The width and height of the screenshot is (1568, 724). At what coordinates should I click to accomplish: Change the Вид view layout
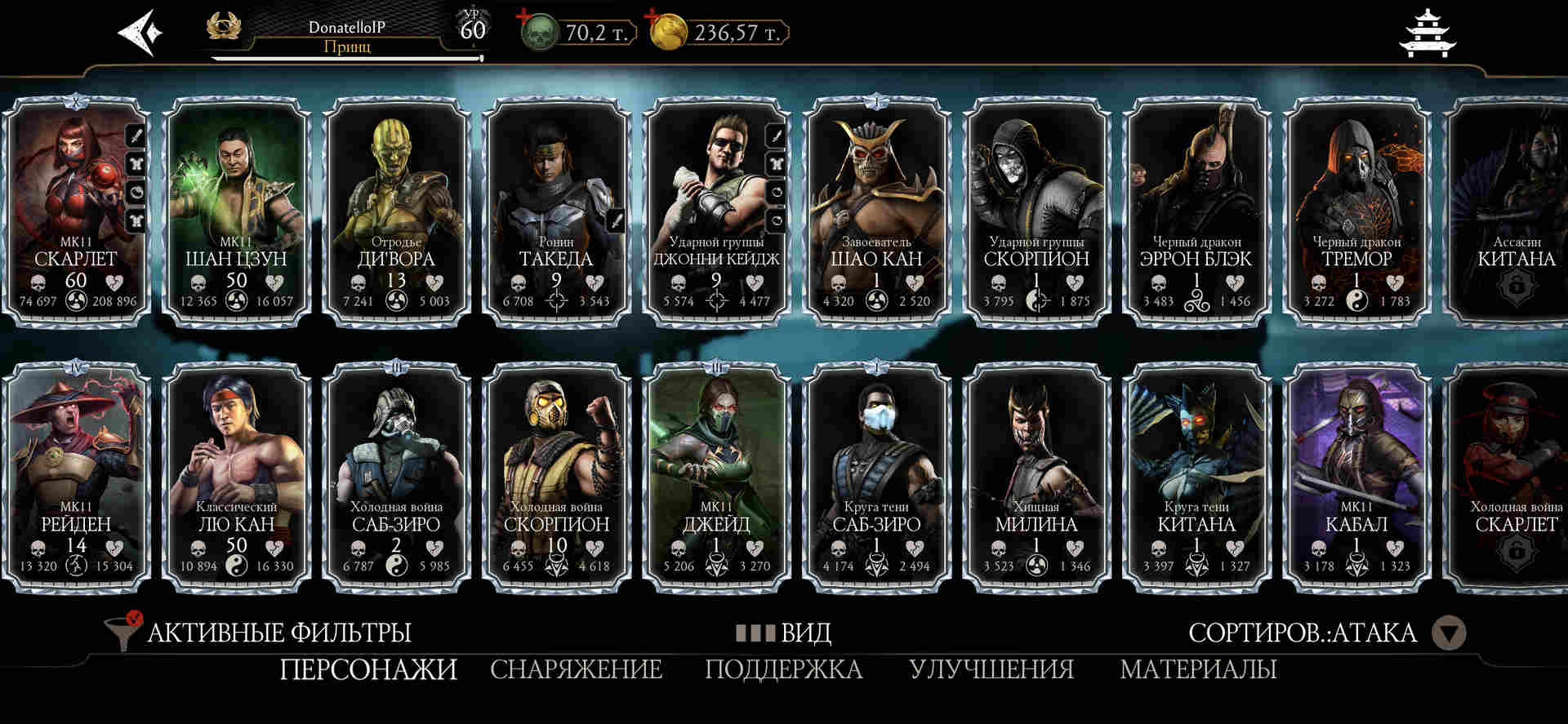(784, 633)
